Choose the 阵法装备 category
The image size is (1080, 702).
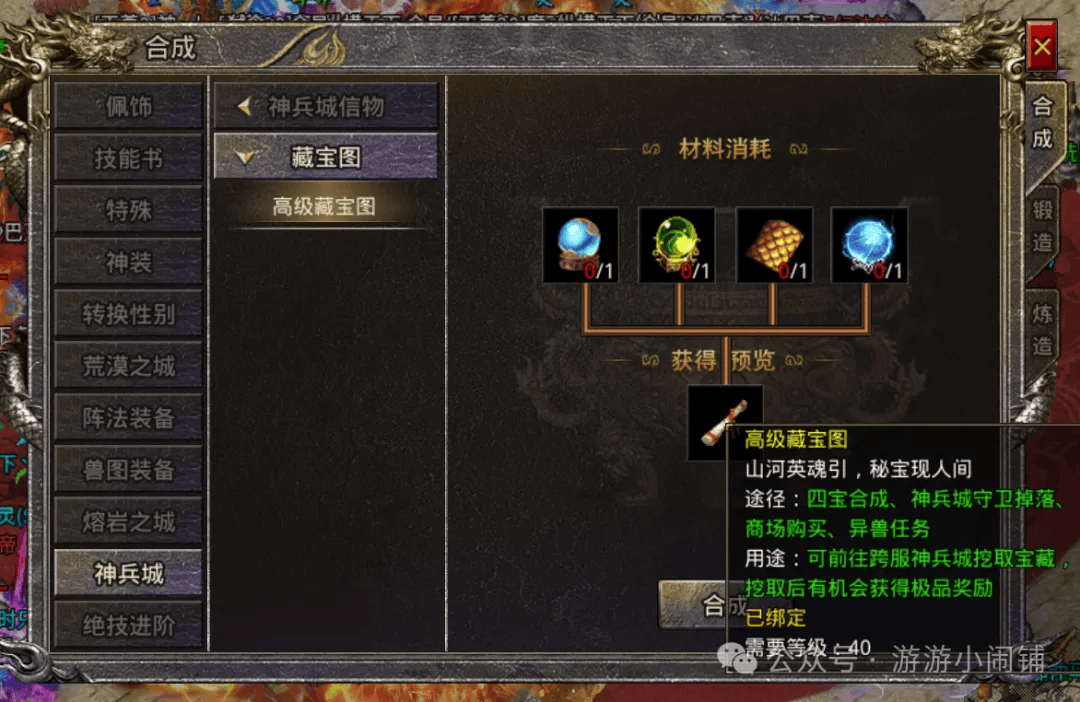(128, 418)
